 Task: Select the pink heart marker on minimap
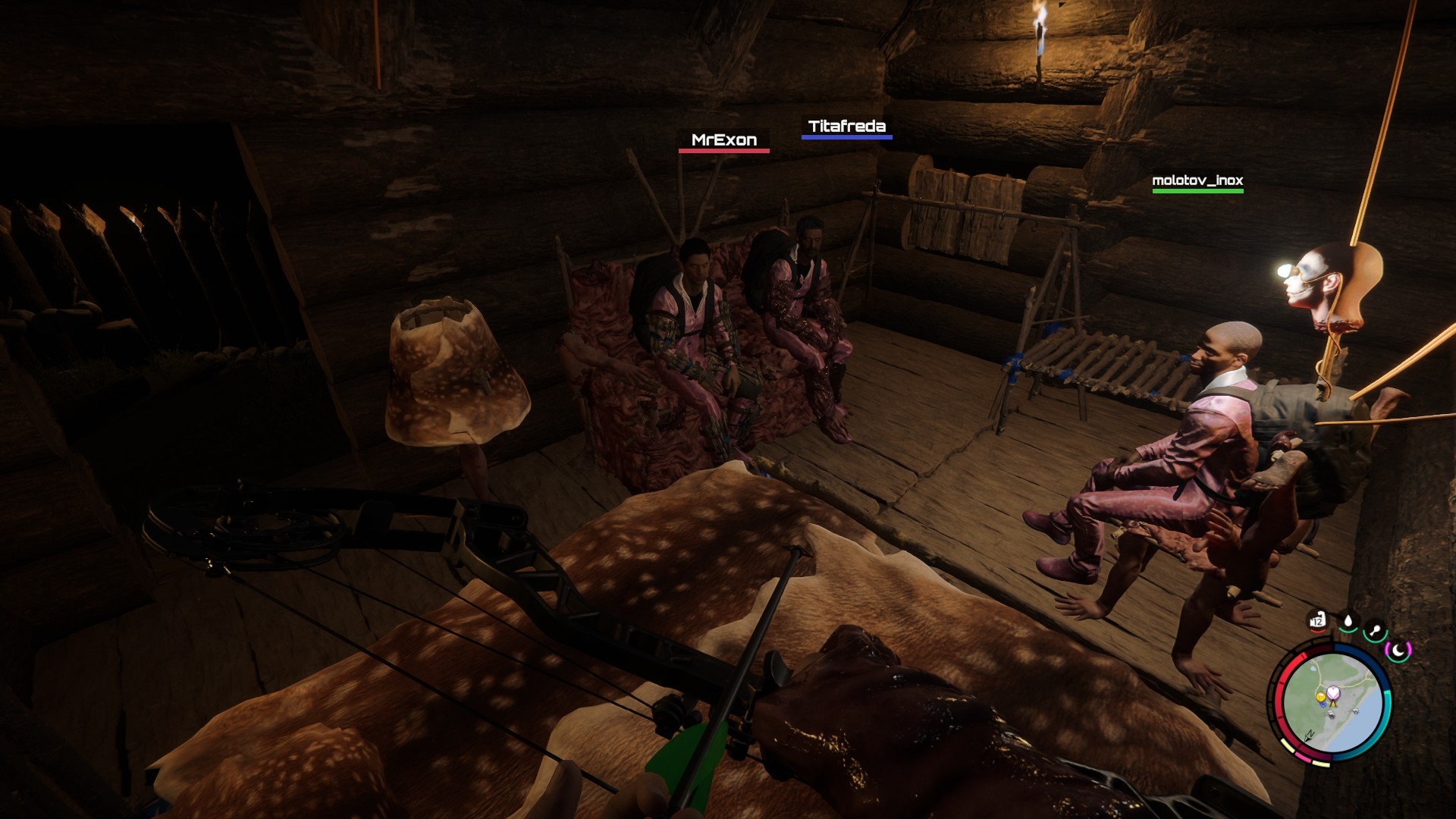pyautogui.click(x=1332, y=692)
